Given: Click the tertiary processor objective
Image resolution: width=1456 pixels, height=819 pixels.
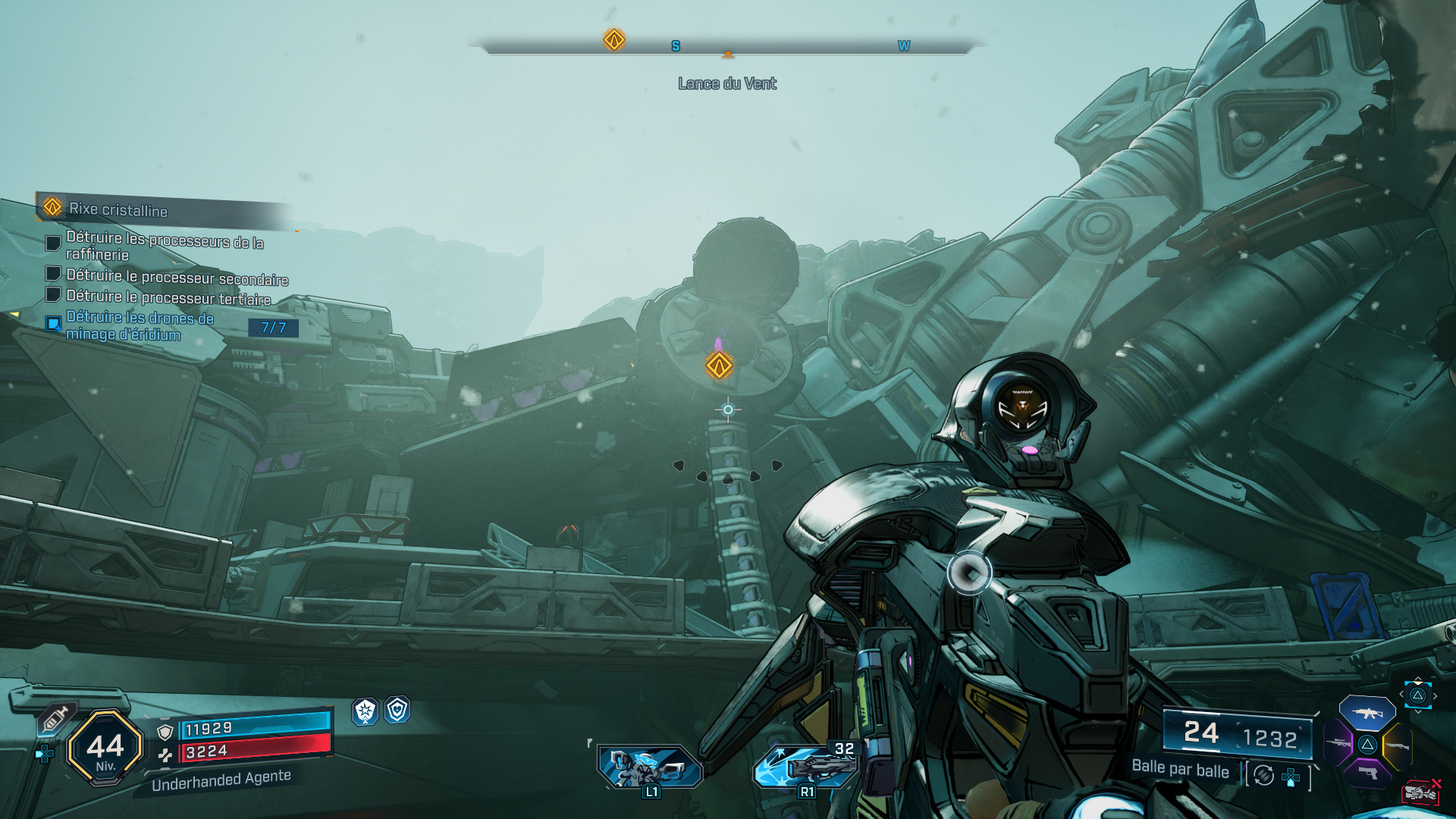Looking at the screenshot, I should 168,297.
